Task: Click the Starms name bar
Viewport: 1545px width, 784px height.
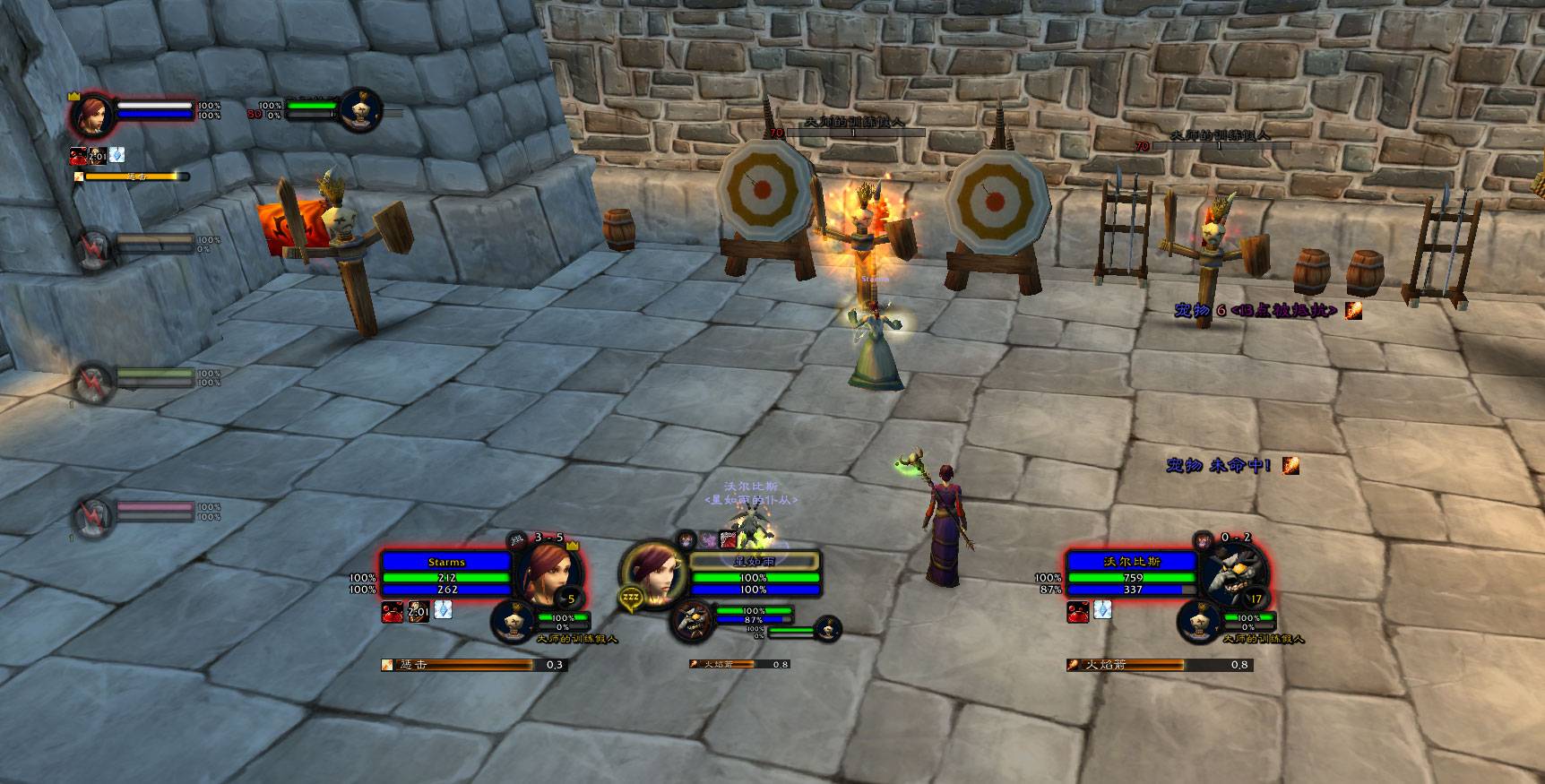Action: pos(446,562)
